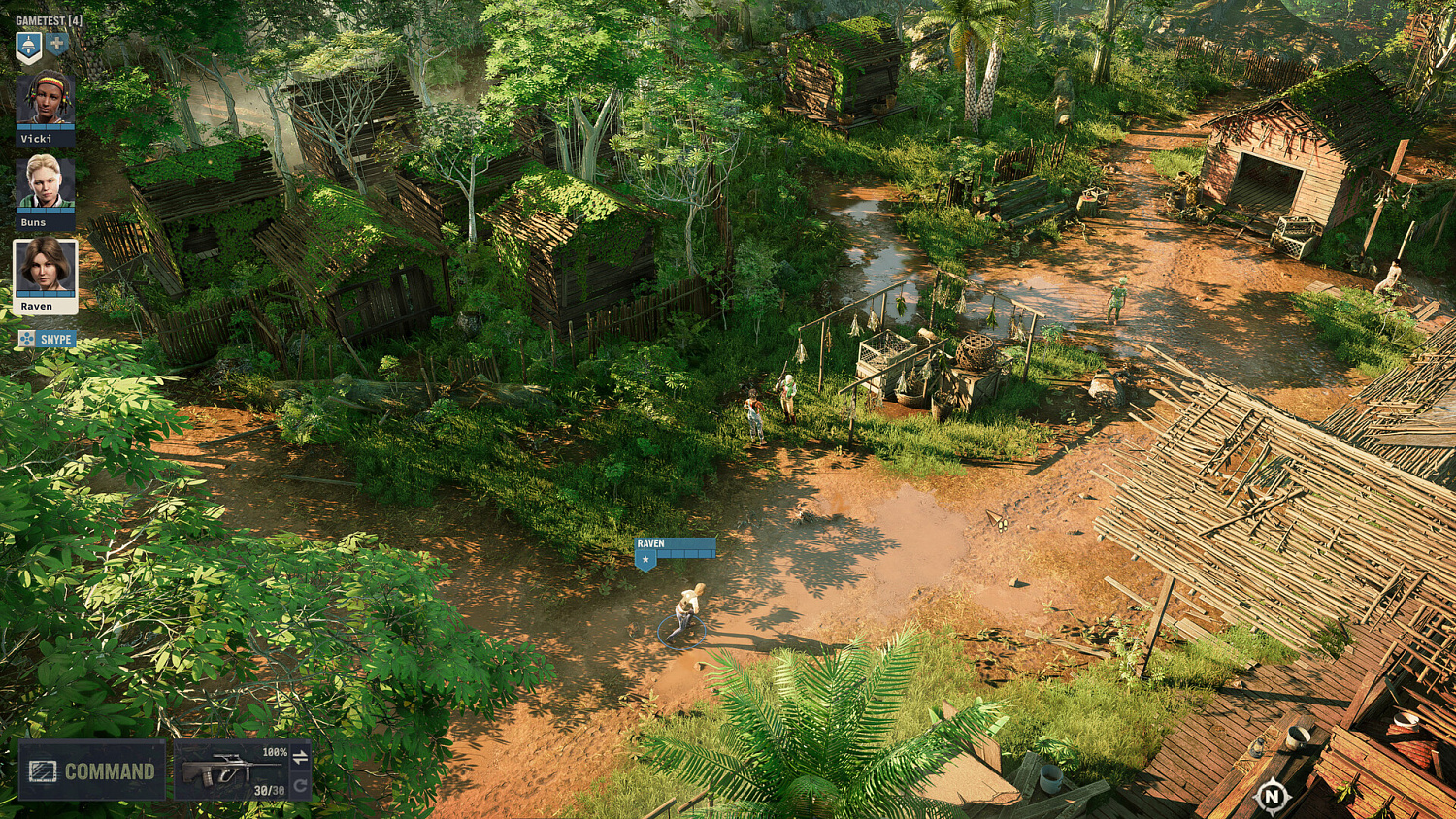Collapse the weapon panel via its corner square
Image resolution: width=1456 pixels, height=819 pixels.
click(x=306, y=741)
